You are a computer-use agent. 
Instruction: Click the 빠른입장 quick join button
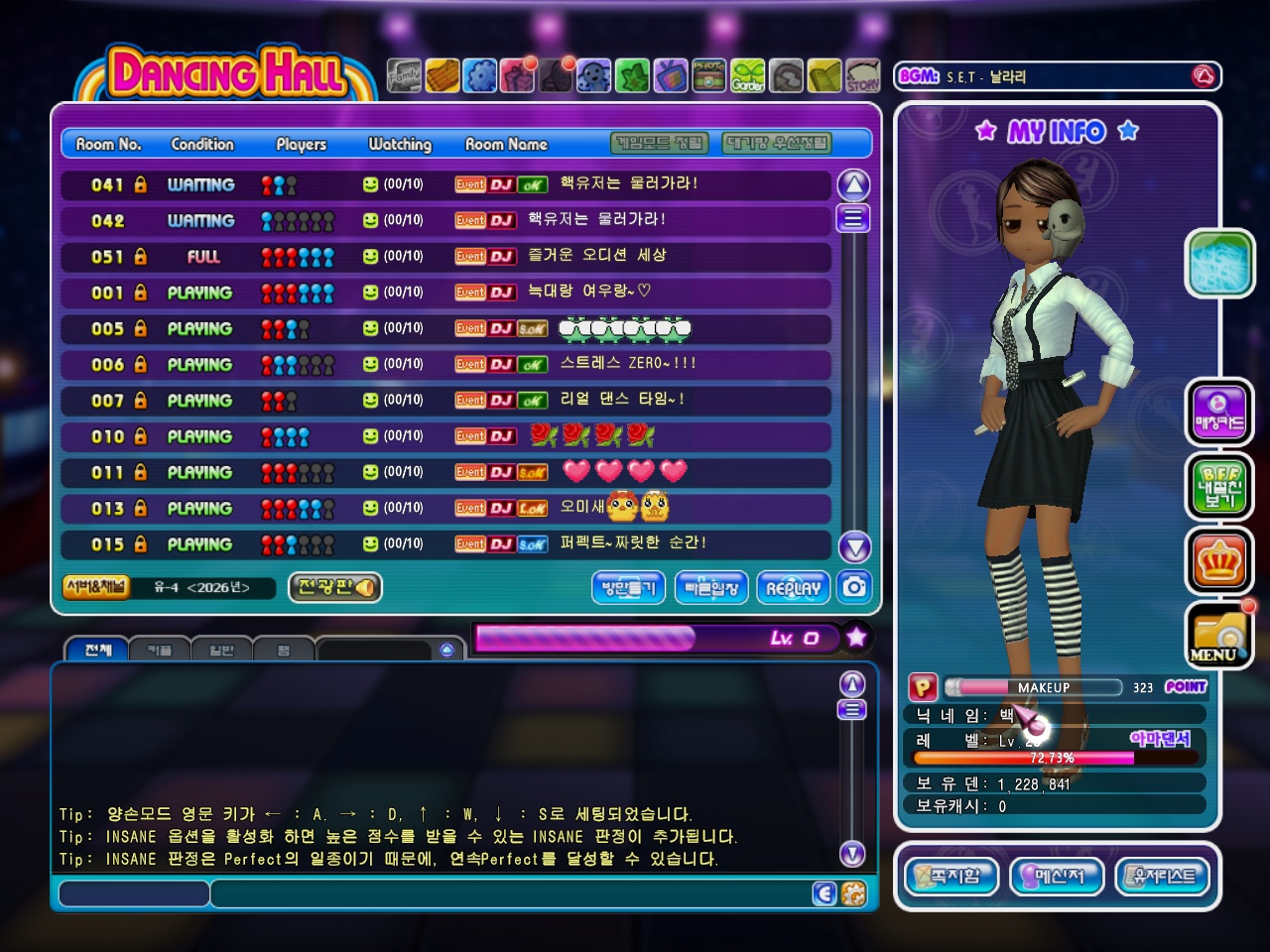(711, 588)
